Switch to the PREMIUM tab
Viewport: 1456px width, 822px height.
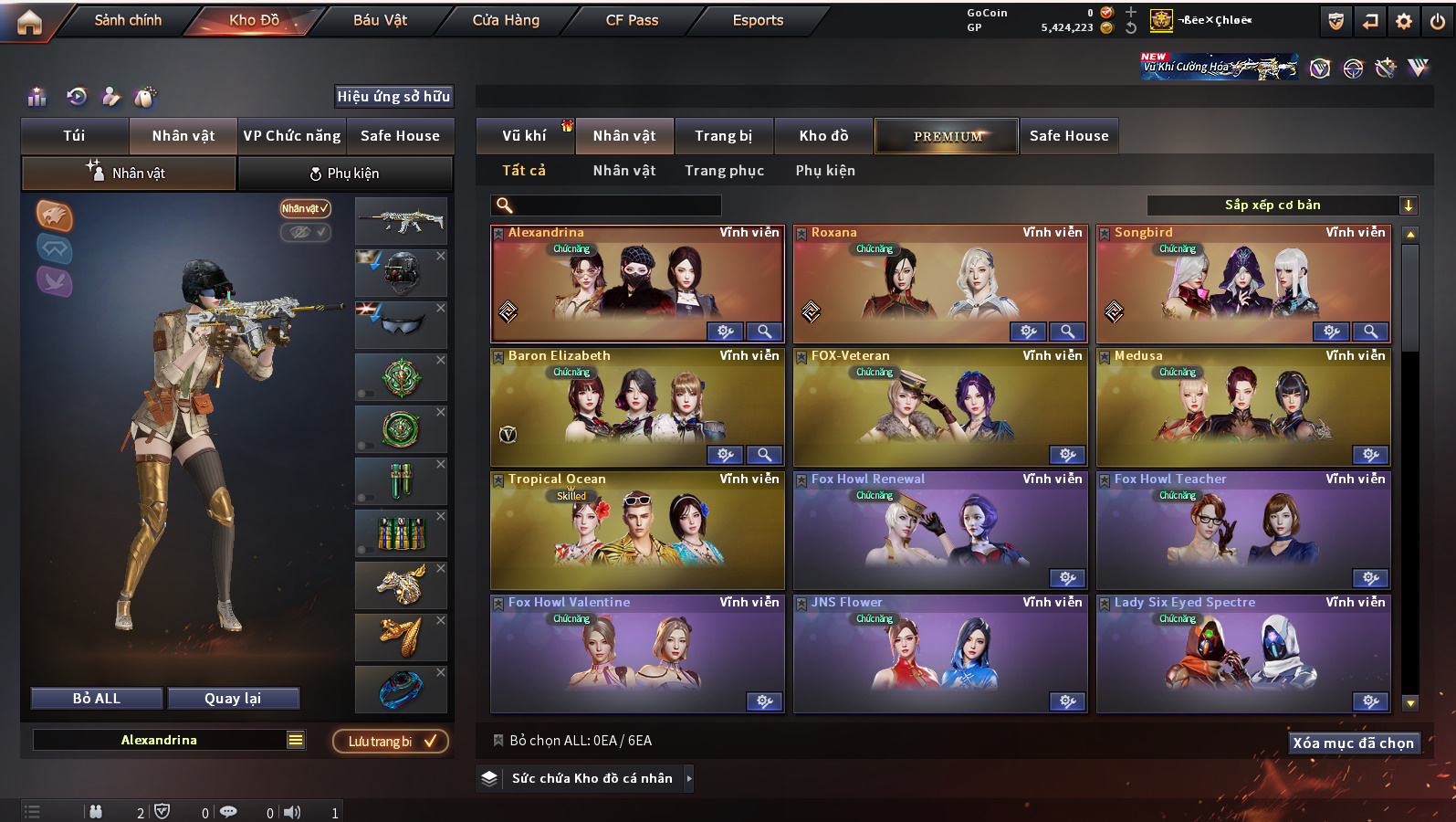pyautogui.click(x=947, y=136)
